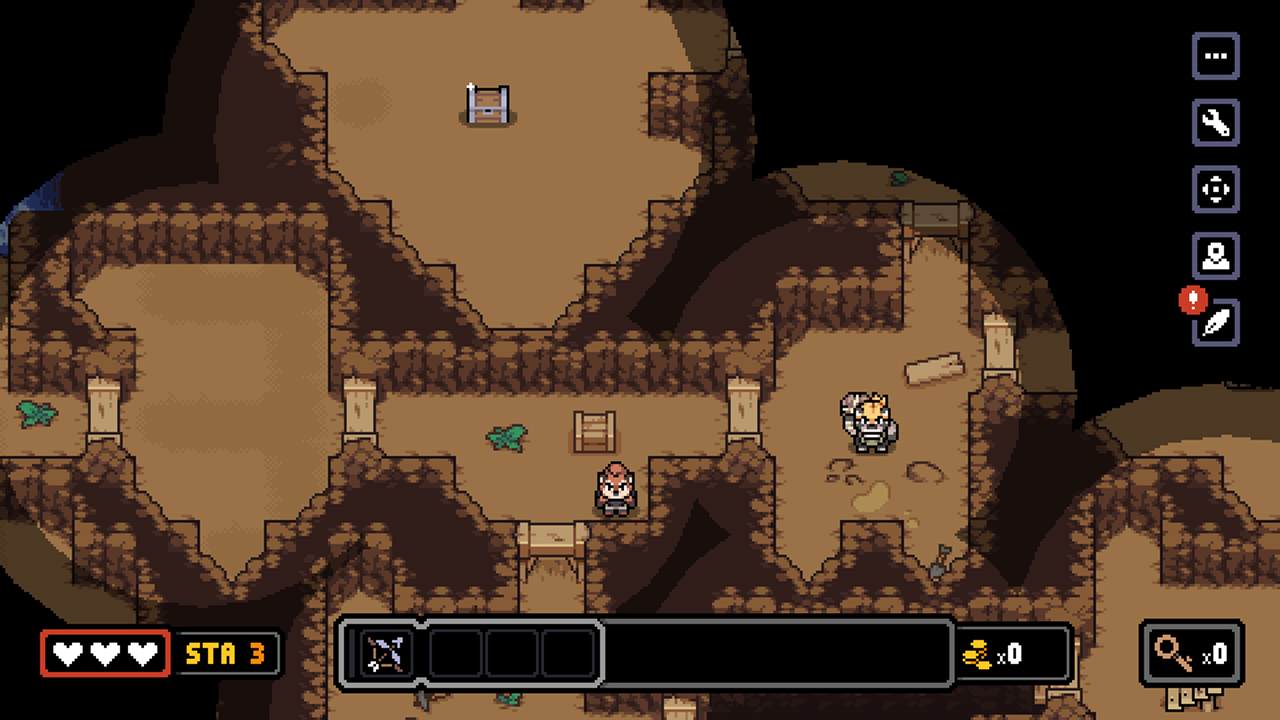This screenshot has width=1280, height=720.
Task: Open the character profile icon
Action: click(1216, 258)
